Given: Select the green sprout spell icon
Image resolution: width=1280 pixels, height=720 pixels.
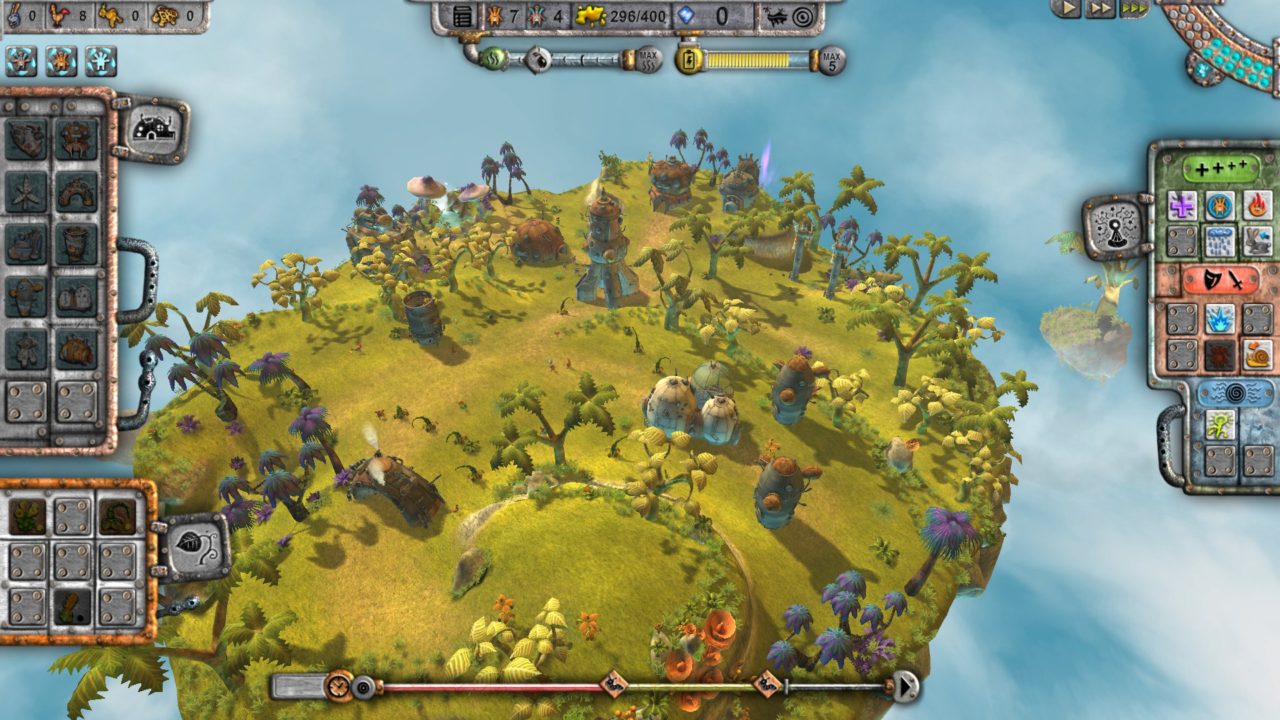Looking at the screenshot, I should (x=1220, y=425).
